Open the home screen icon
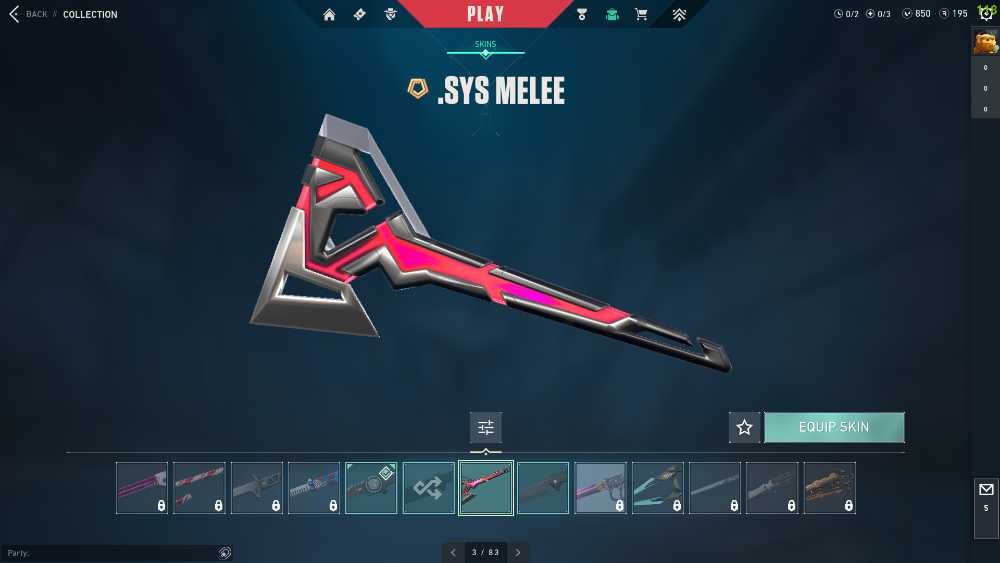Screen dimensions: 1000x563 pyautogui.click(x=329, y=15)
